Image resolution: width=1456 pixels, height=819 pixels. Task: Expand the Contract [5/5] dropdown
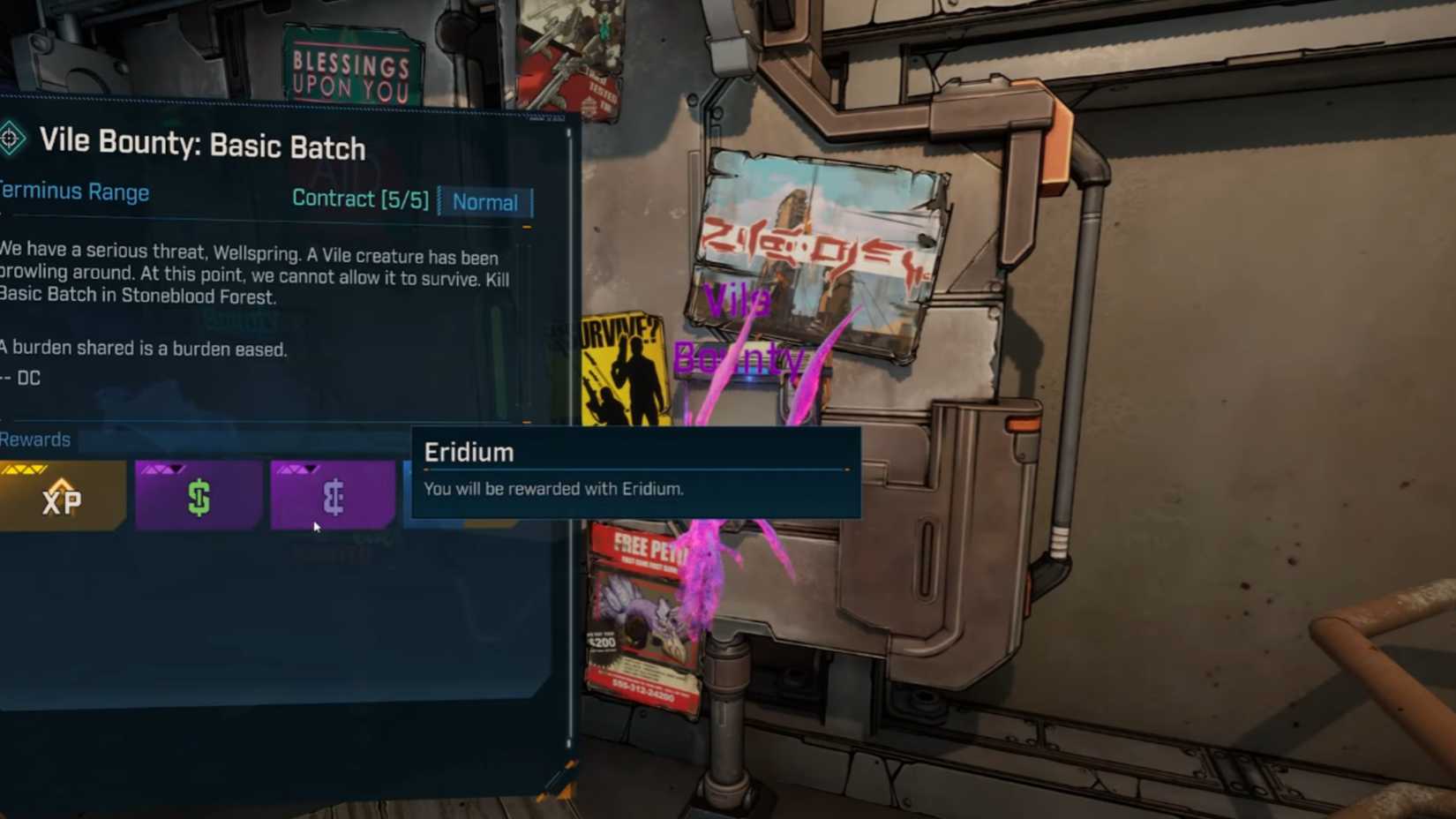pos(359,199)
